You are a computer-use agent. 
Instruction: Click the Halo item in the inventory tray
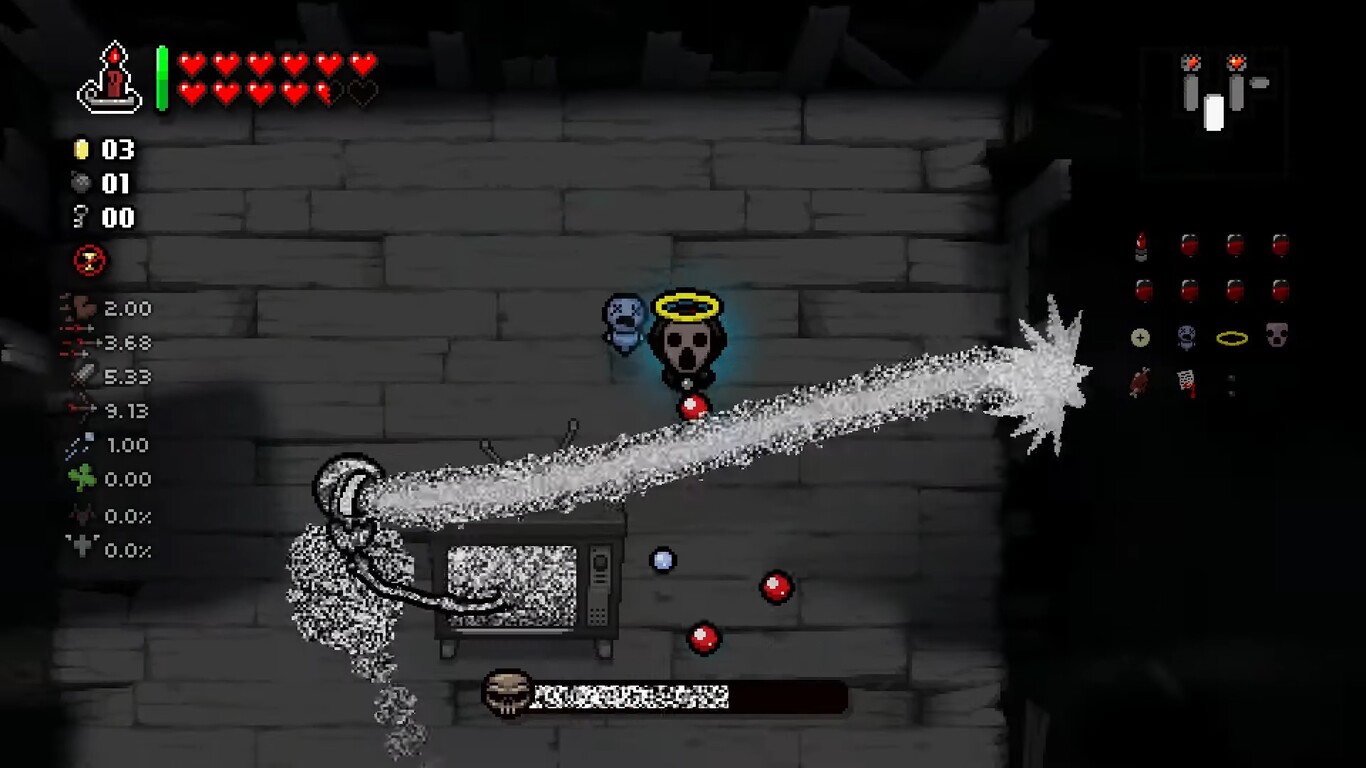(1231, 337)
